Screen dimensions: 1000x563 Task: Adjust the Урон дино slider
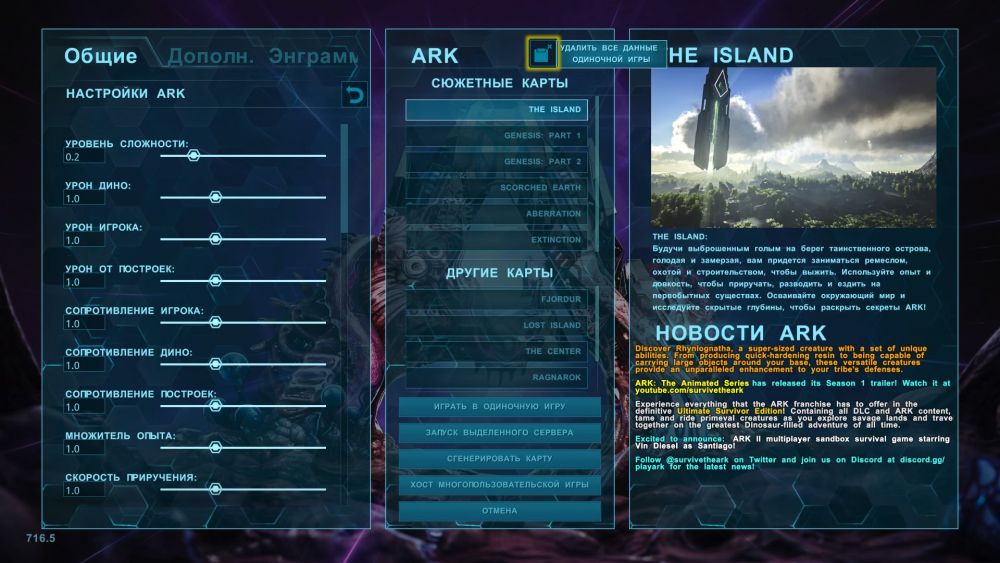[x=215, y=197]
